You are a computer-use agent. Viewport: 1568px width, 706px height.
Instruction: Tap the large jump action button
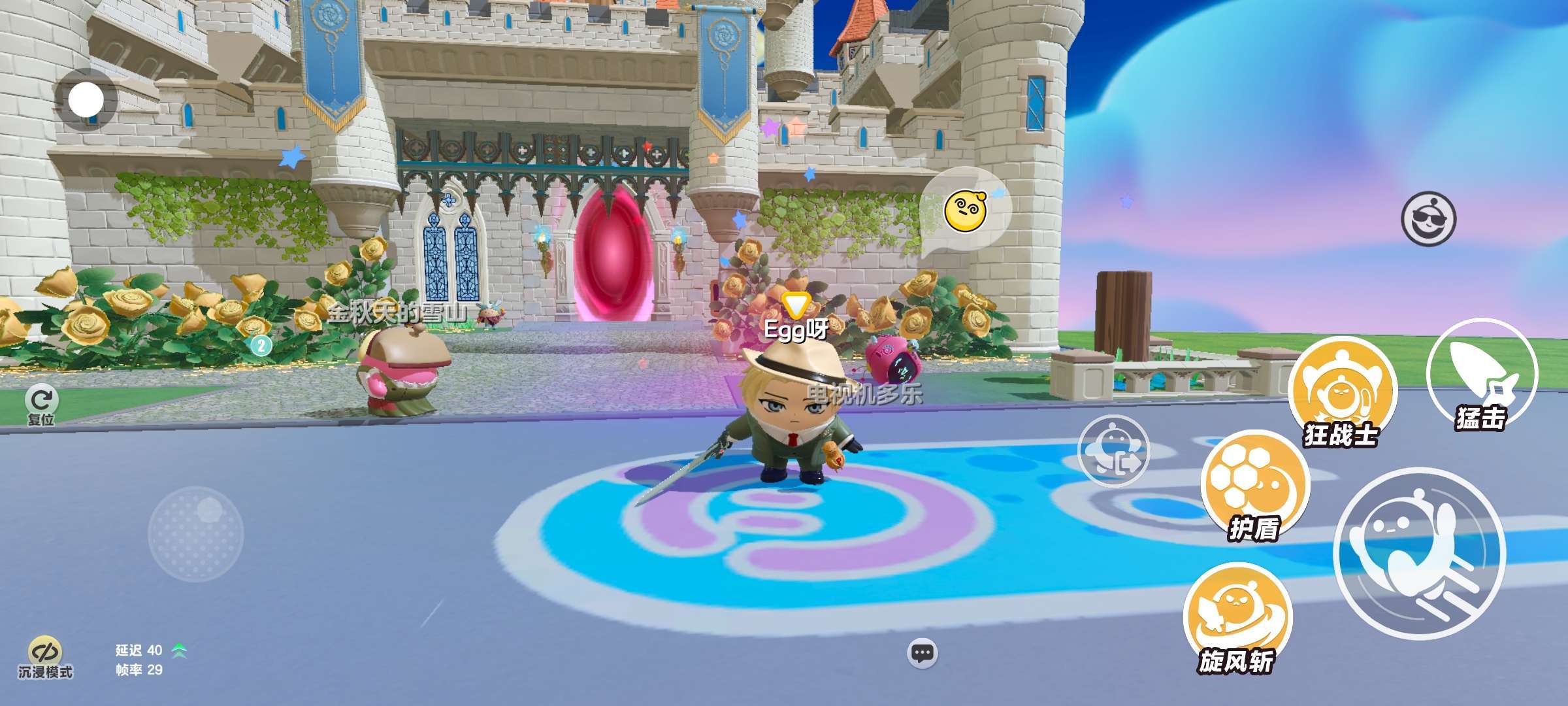[1419, 553]
